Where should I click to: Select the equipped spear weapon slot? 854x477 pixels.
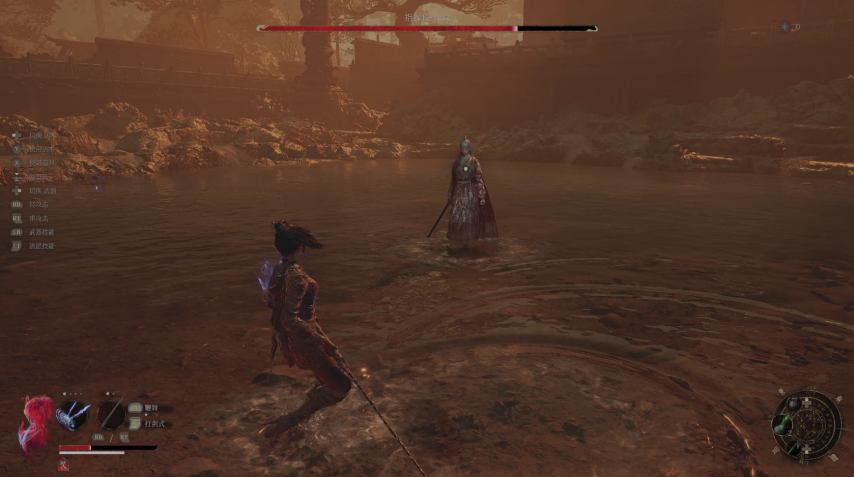pos(110,414)
